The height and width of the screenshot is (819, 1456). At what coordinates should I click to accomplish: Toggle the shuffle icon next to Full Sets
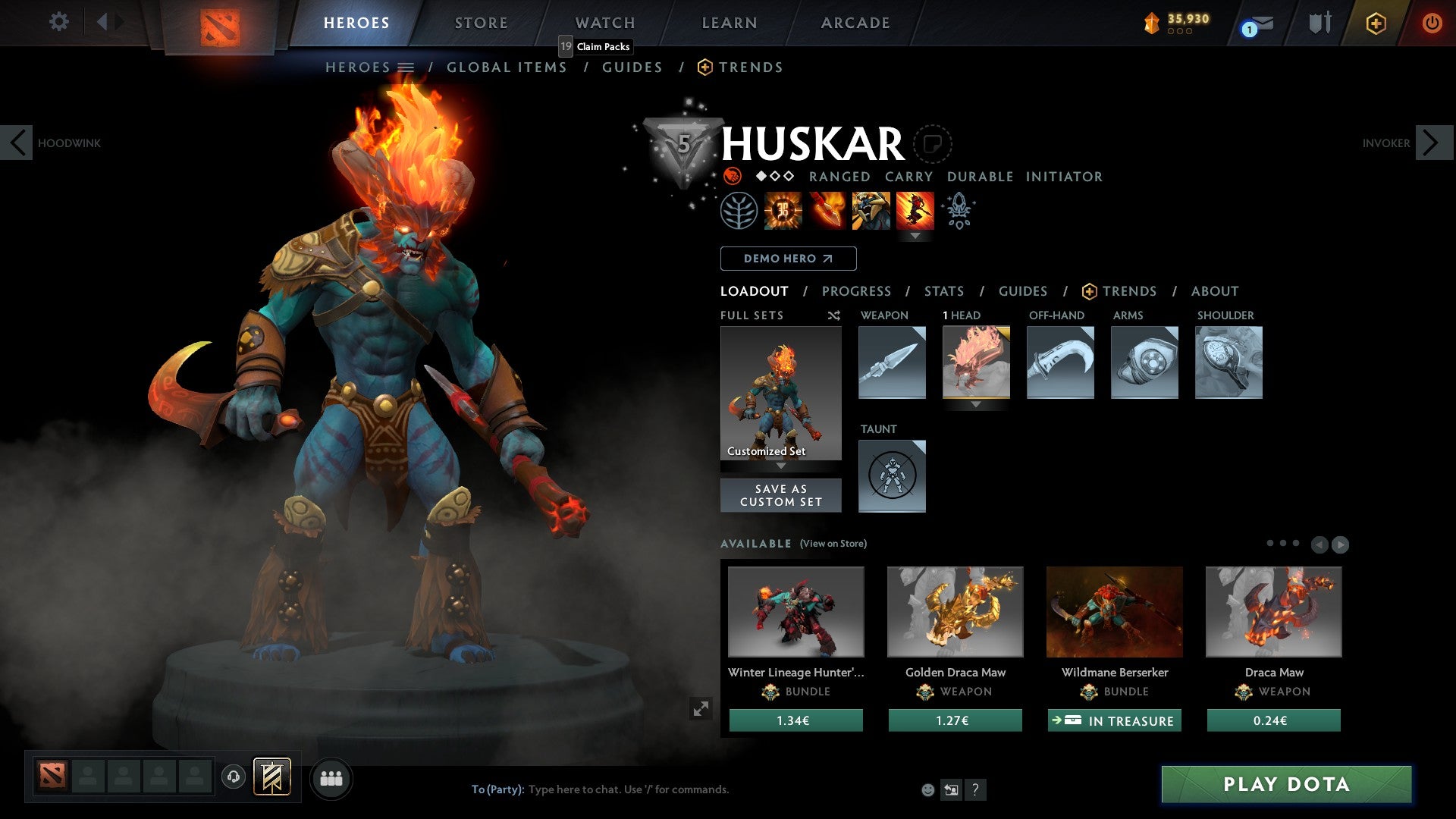(x=833, y=315)
